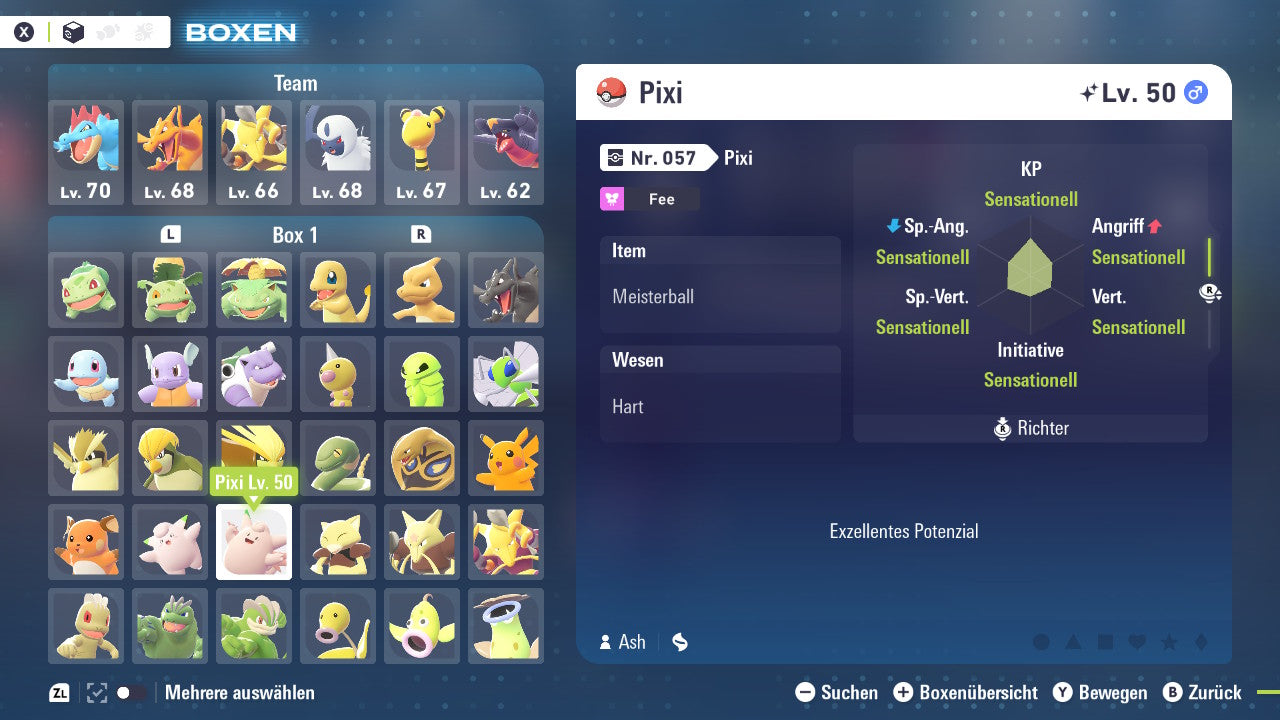The width and height of the screenshot is (1280, 720).
Task: Select the grayed Pokémon icon in the top toolbar
Action: (x=106, y=31)
